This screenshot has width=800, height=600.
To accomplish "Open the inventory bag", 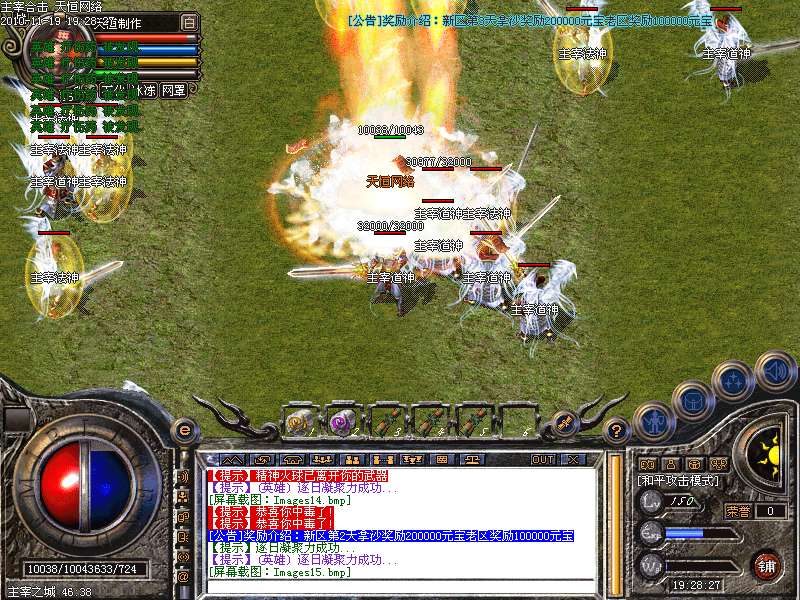I will click(x=694, y=400).
